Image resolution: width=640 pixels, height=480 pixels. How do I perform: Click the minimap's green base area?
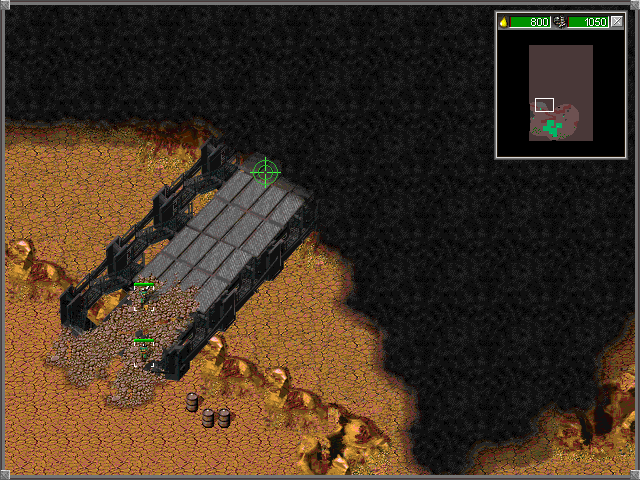click(x=551, y=126)
